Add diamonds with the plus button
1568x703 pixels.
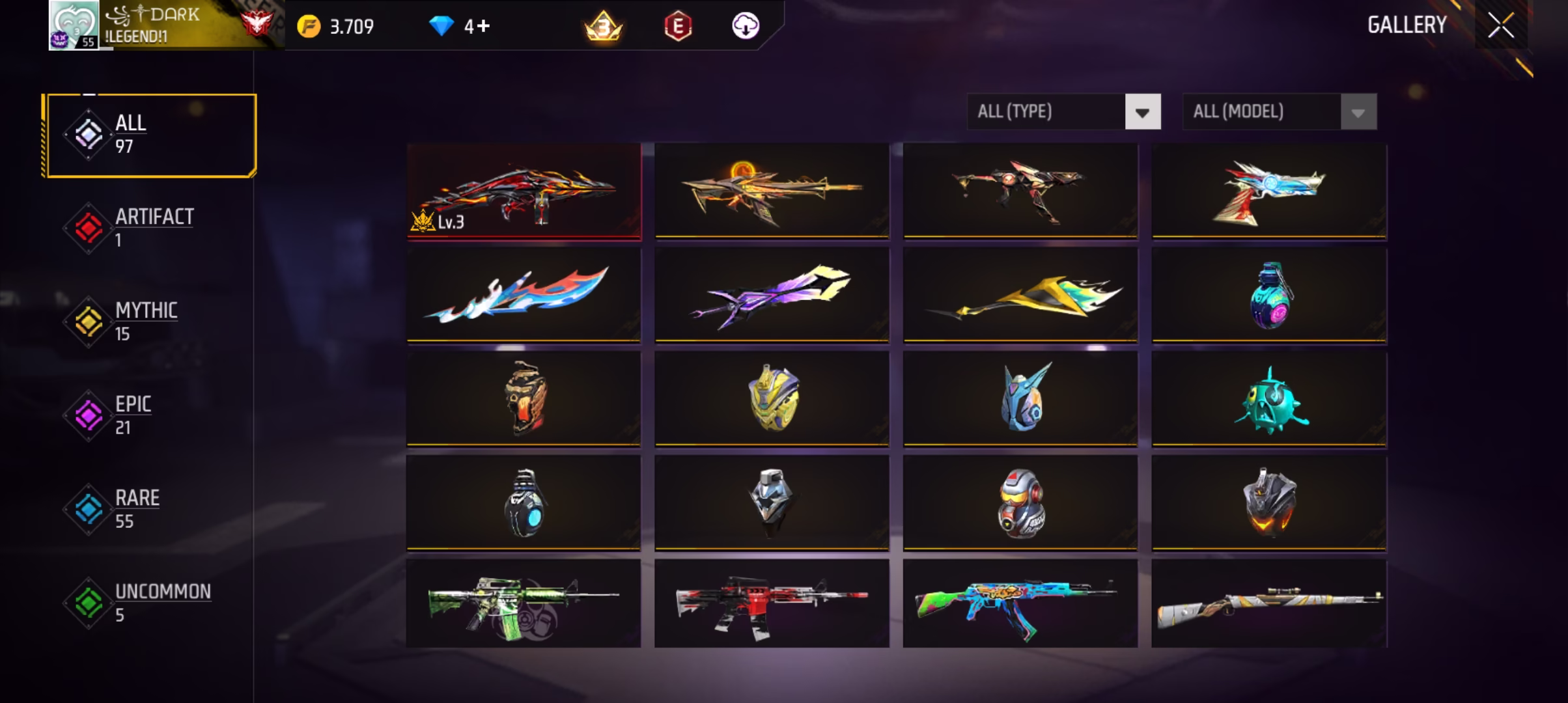click(483, 26)
